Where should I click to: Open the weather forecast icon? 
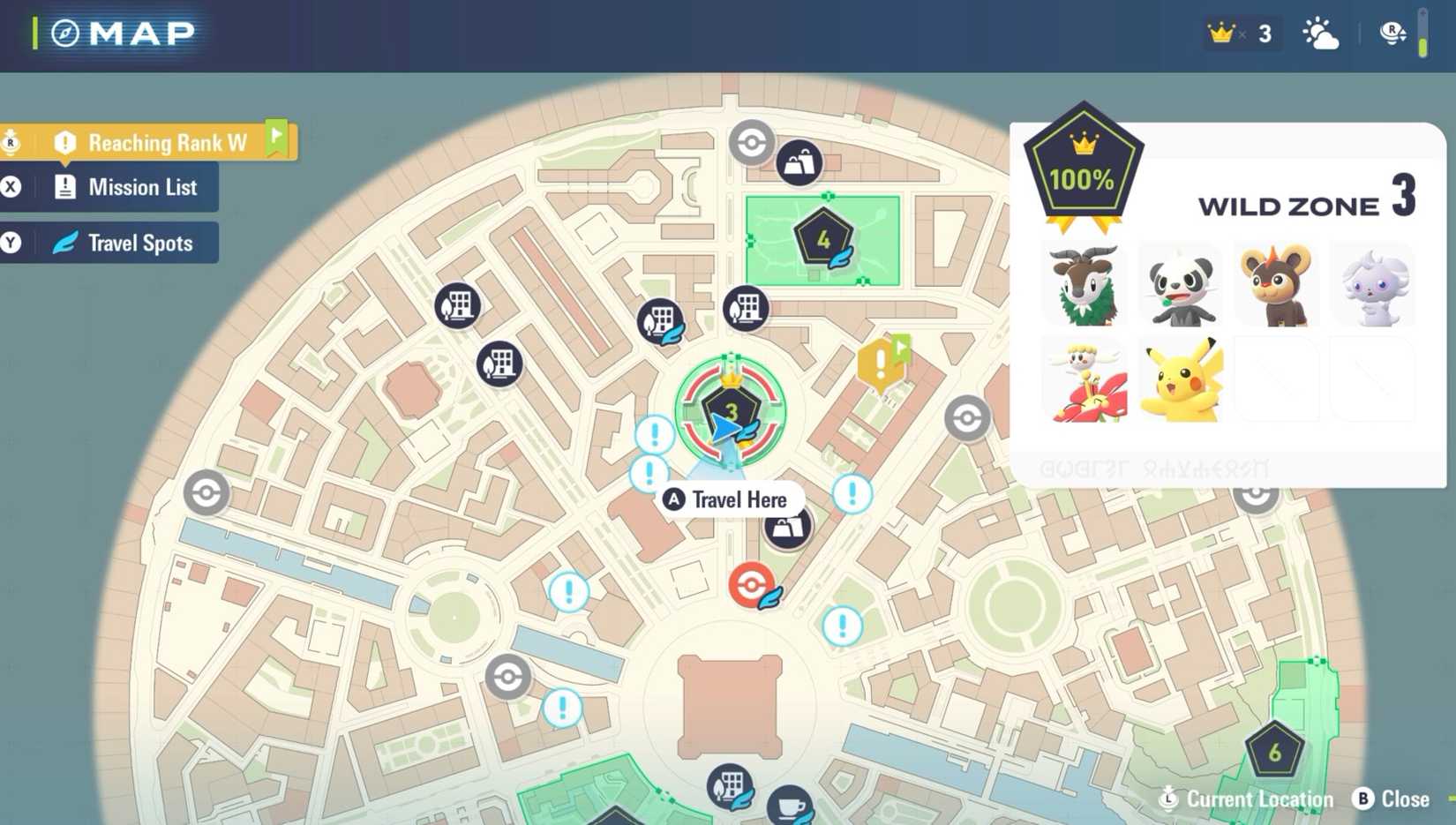coord(1320,34)
